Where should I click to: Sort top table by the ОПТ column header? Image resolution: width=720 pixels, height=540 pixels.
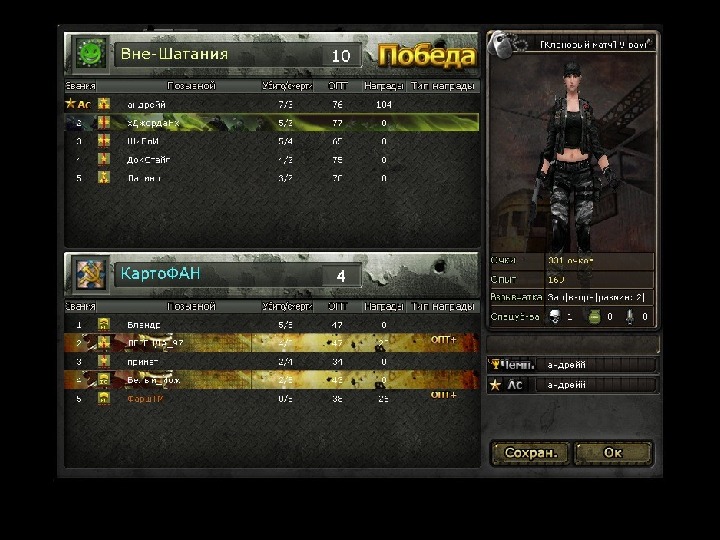coord(338,87)
